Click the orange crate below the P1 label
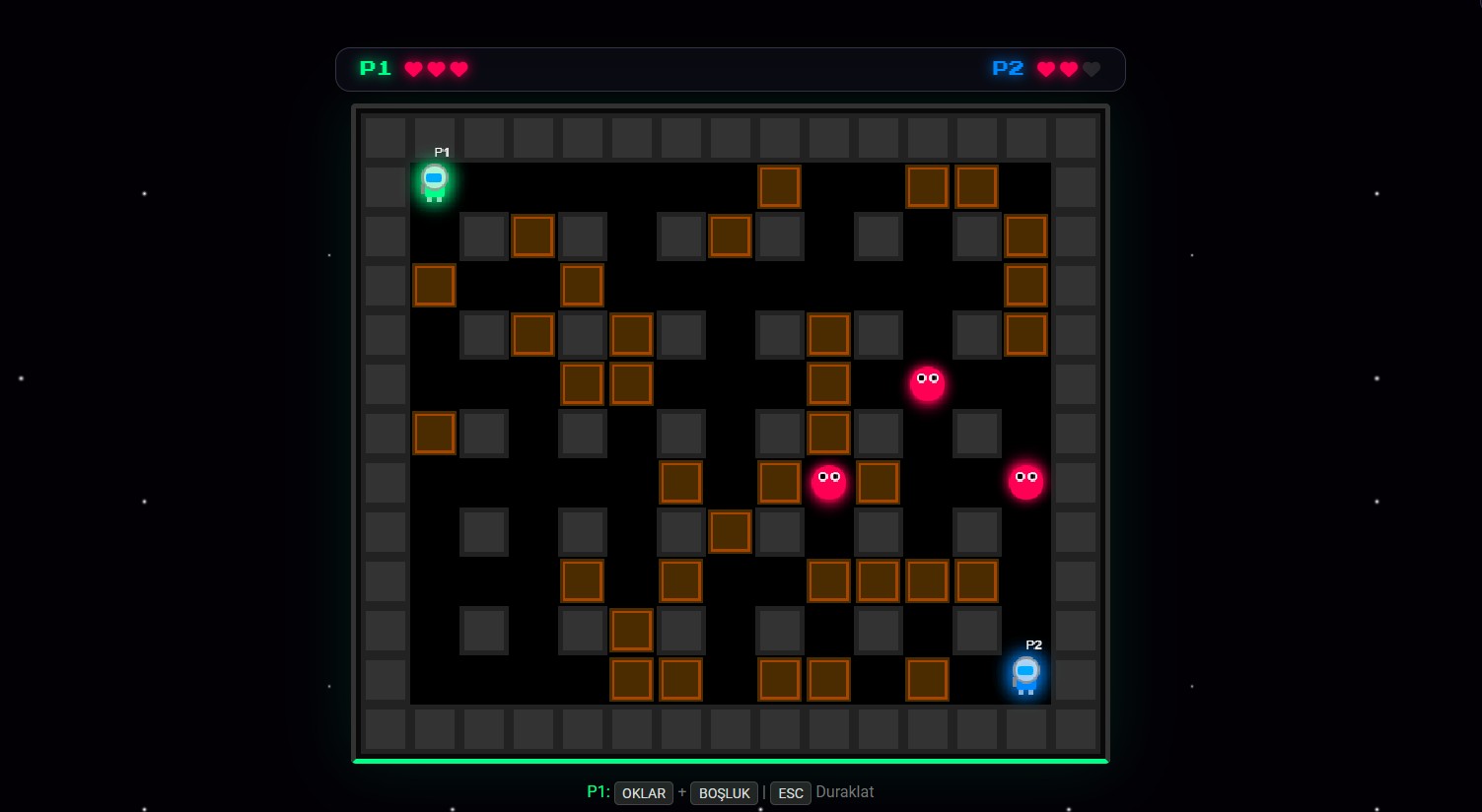Viewport: 1482px width, 812px height. (x=435, y=285)
